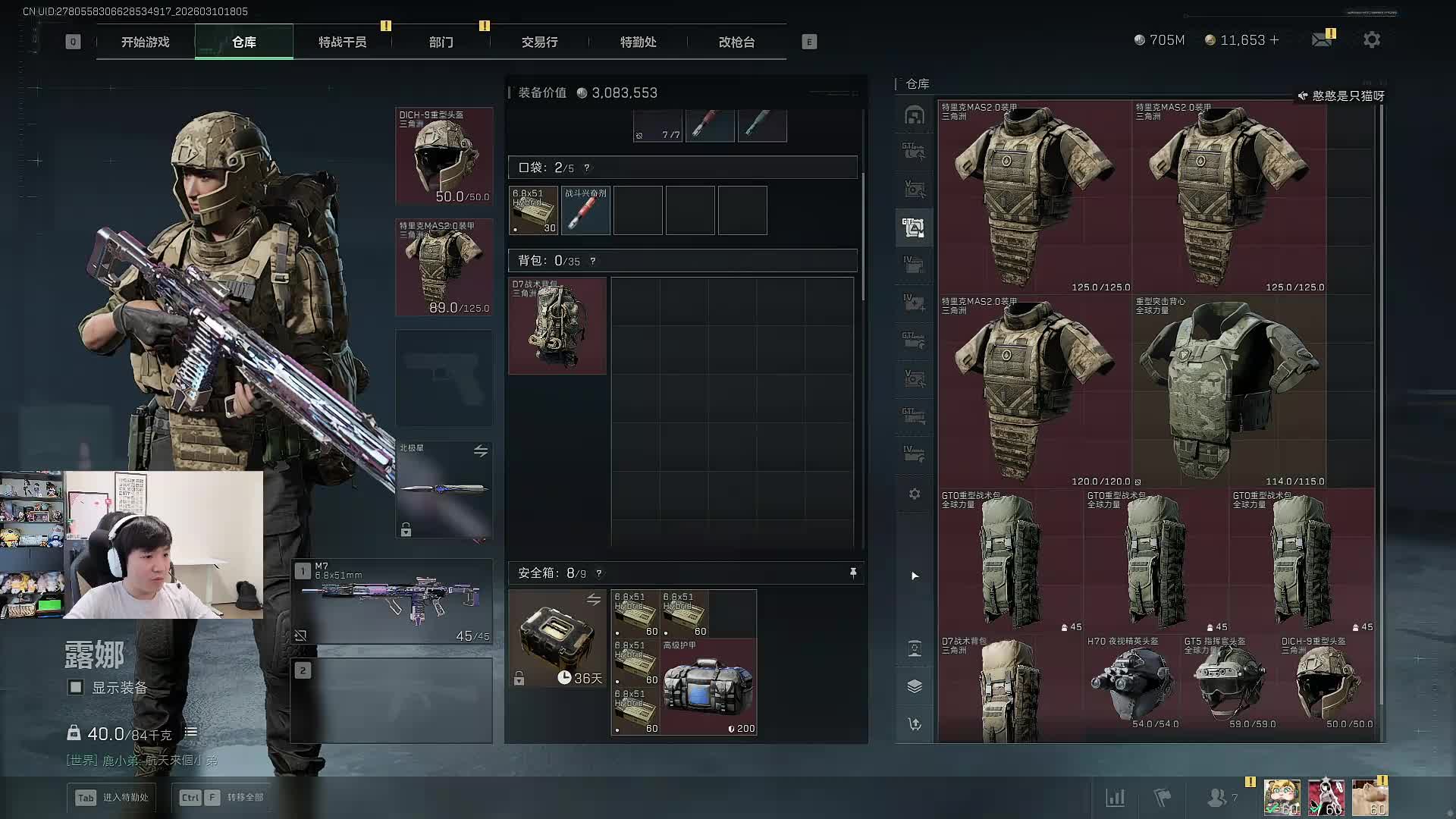Select the 北极星 knife slot
Image resolution: width=1456 pixels, height=819 pixels.
[444, 489]
